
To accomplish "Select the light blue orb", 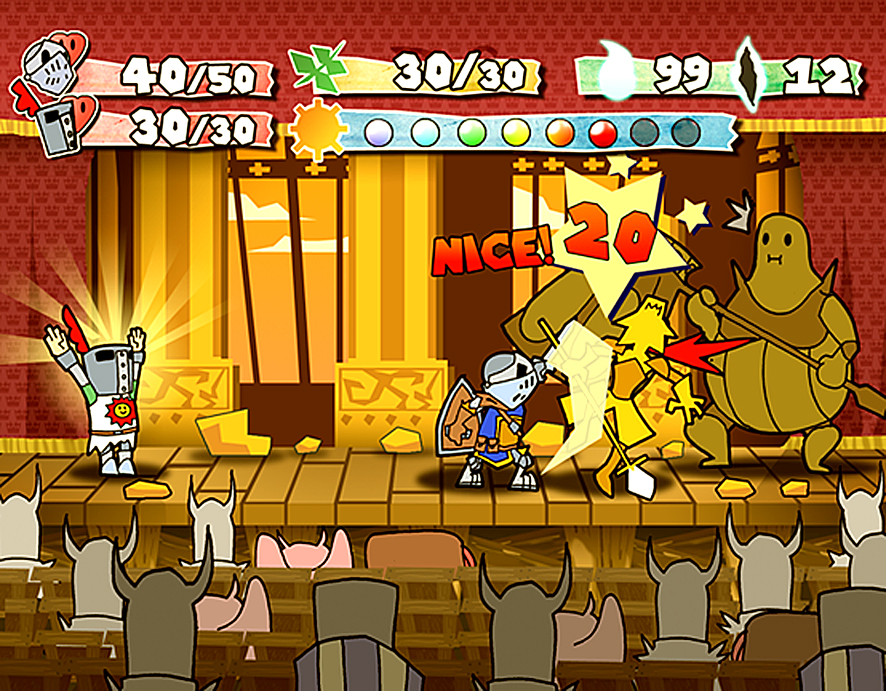I will [x=425, y=131].
